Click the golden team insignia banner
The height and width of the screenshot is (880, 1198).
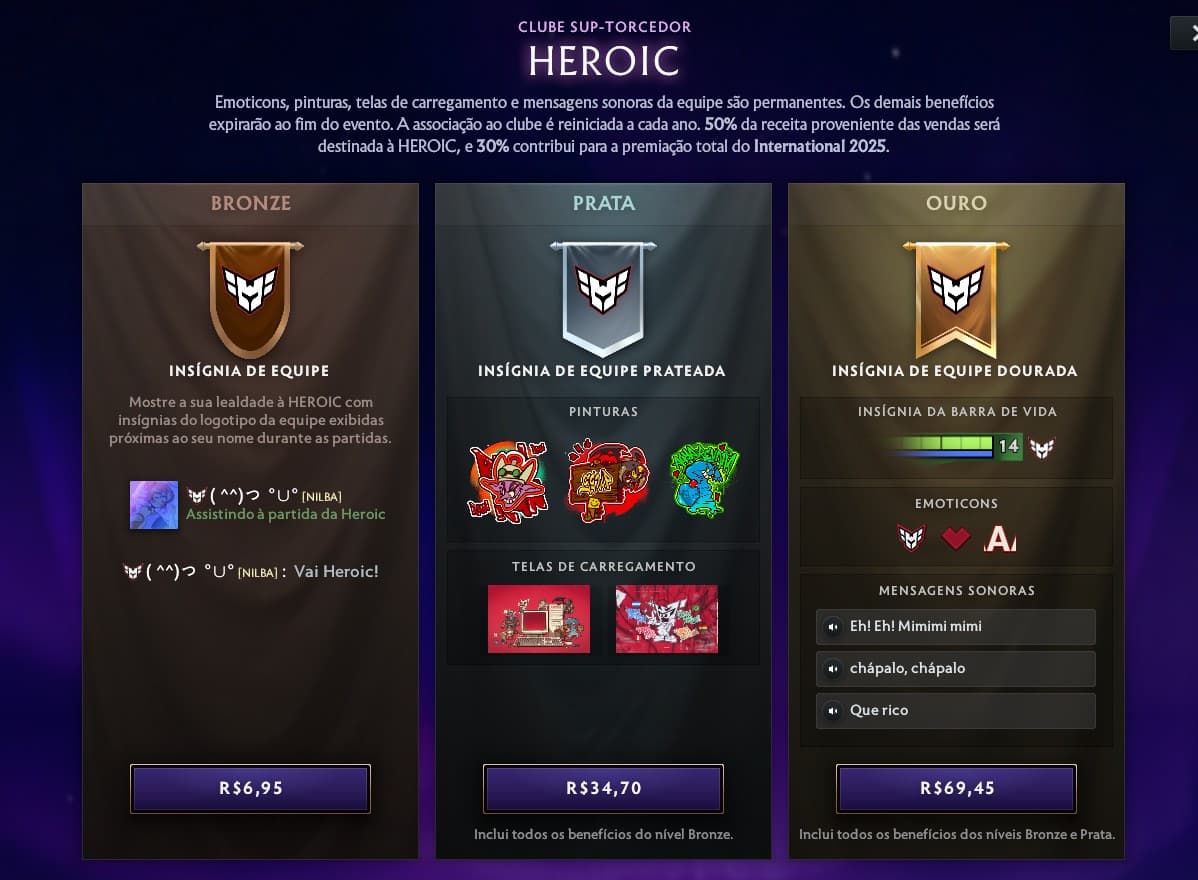(x=956, y=298)
